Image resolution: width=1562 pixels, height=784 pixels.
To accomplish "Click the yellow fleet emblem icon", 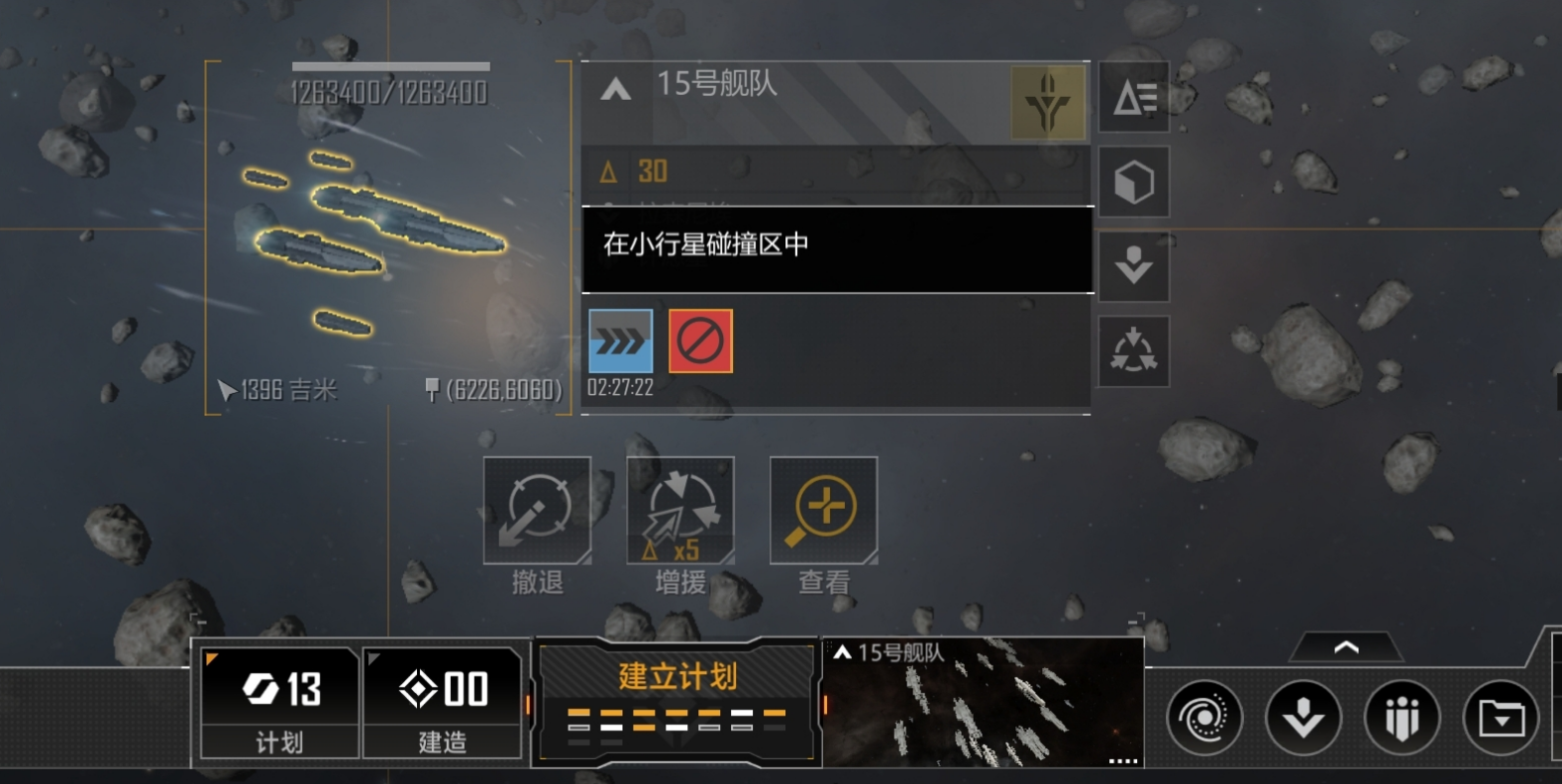I will 1047,102.
